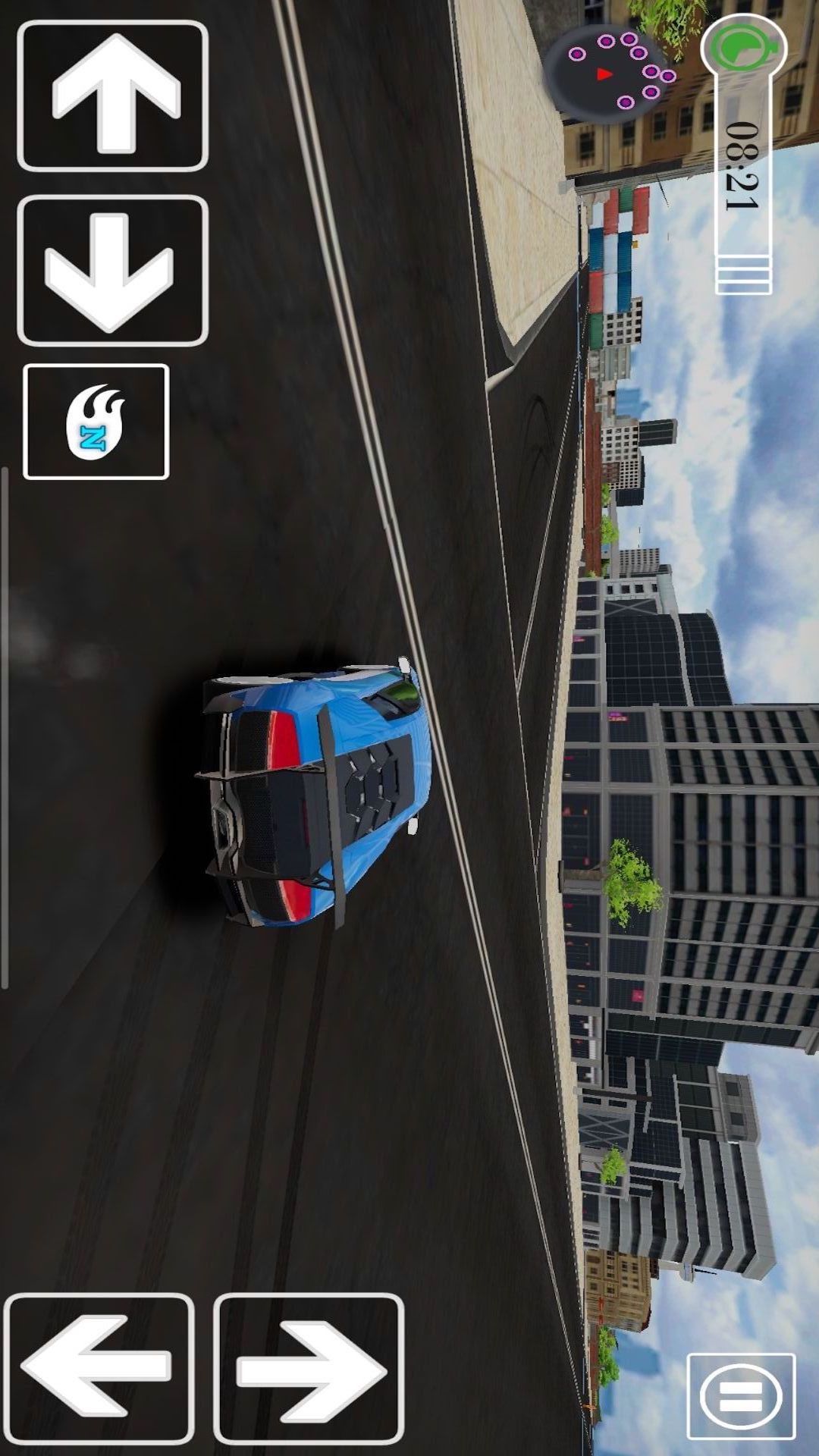Activate the nitro boost flame icon
819x1456 pixels.
pos(96,422)
